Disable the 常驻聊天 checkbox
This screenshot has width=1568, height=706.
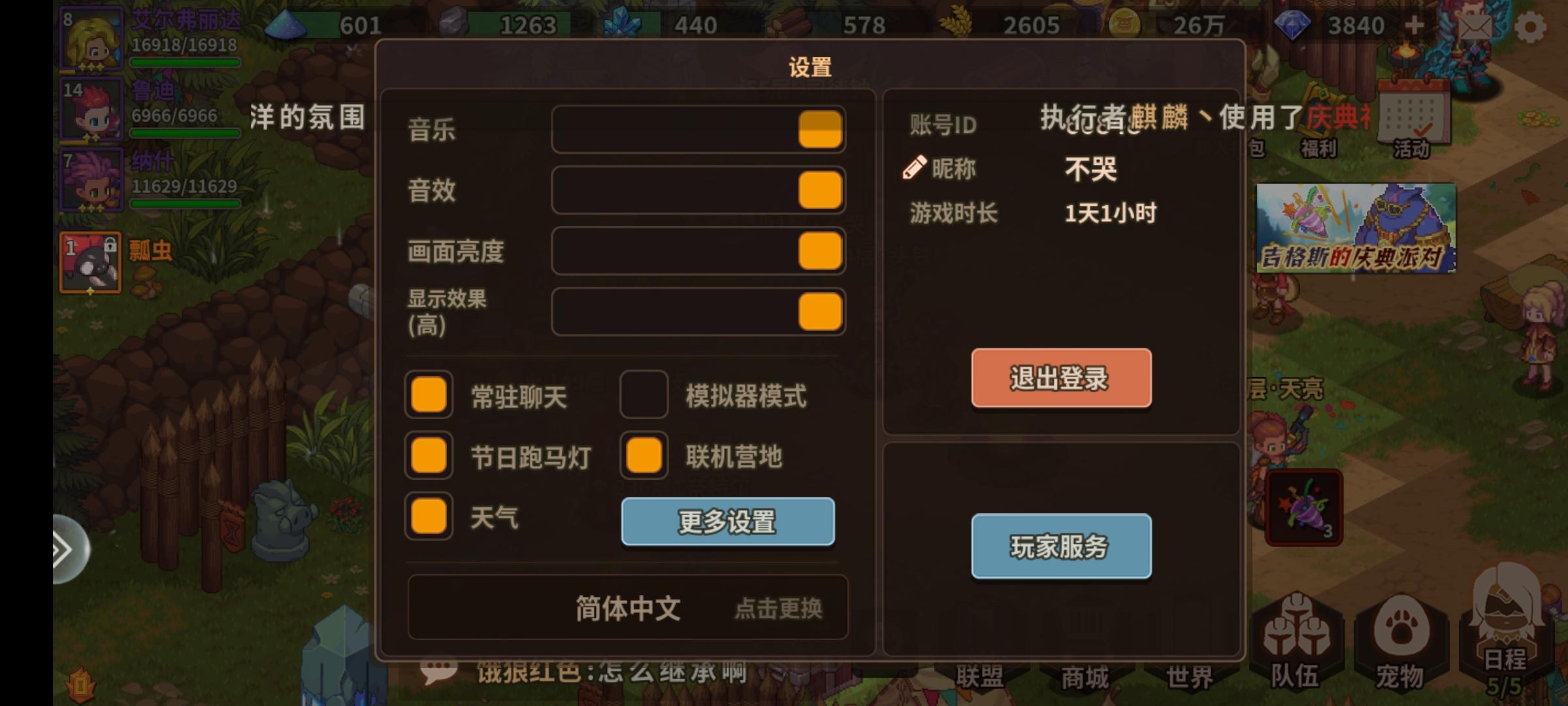click(x=428, y=395)
